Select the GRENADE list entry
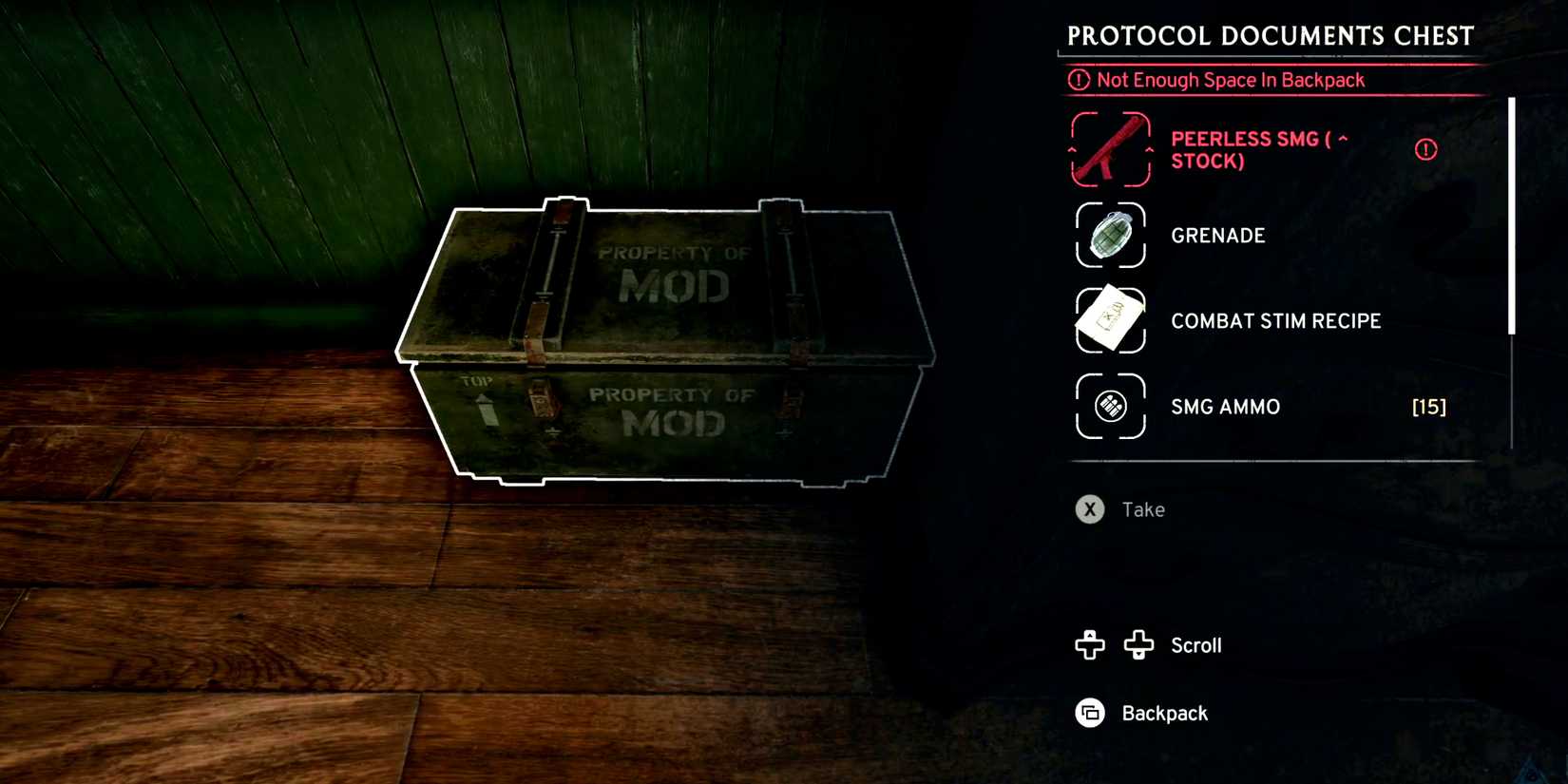 click(1218, 235)
